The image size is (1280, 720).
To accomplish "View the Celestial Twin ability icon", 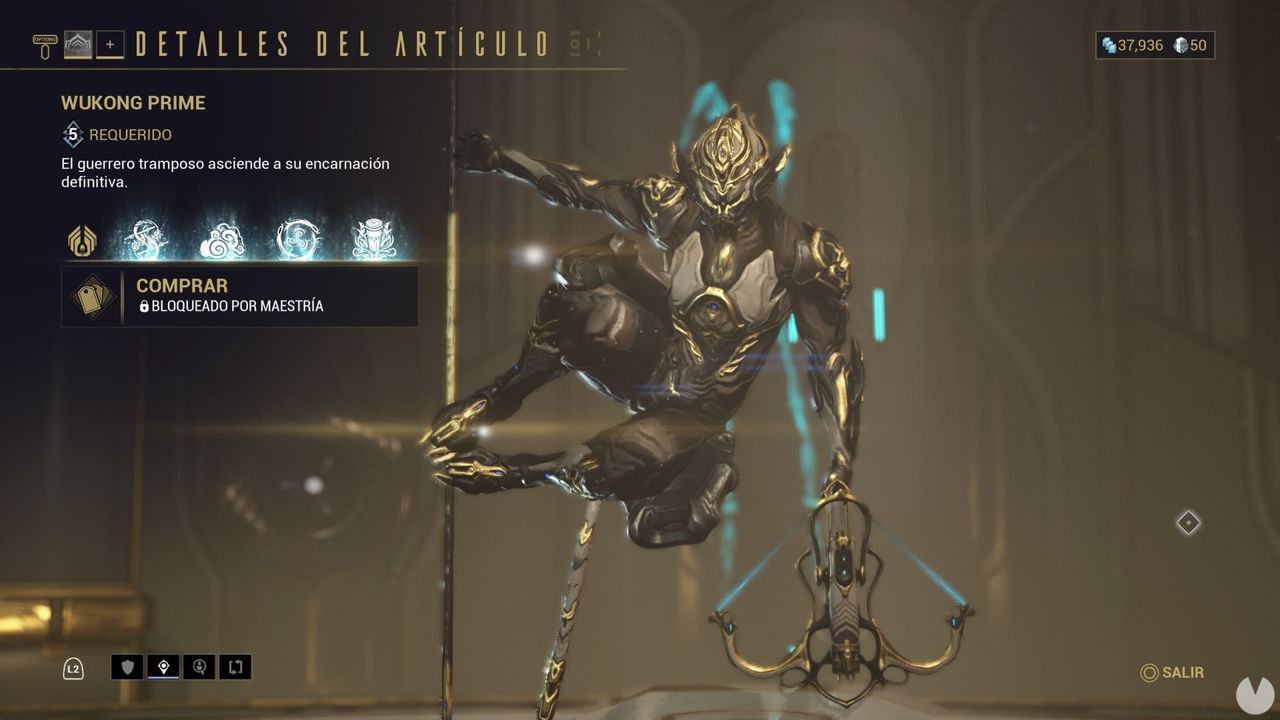I will point(148,237).
